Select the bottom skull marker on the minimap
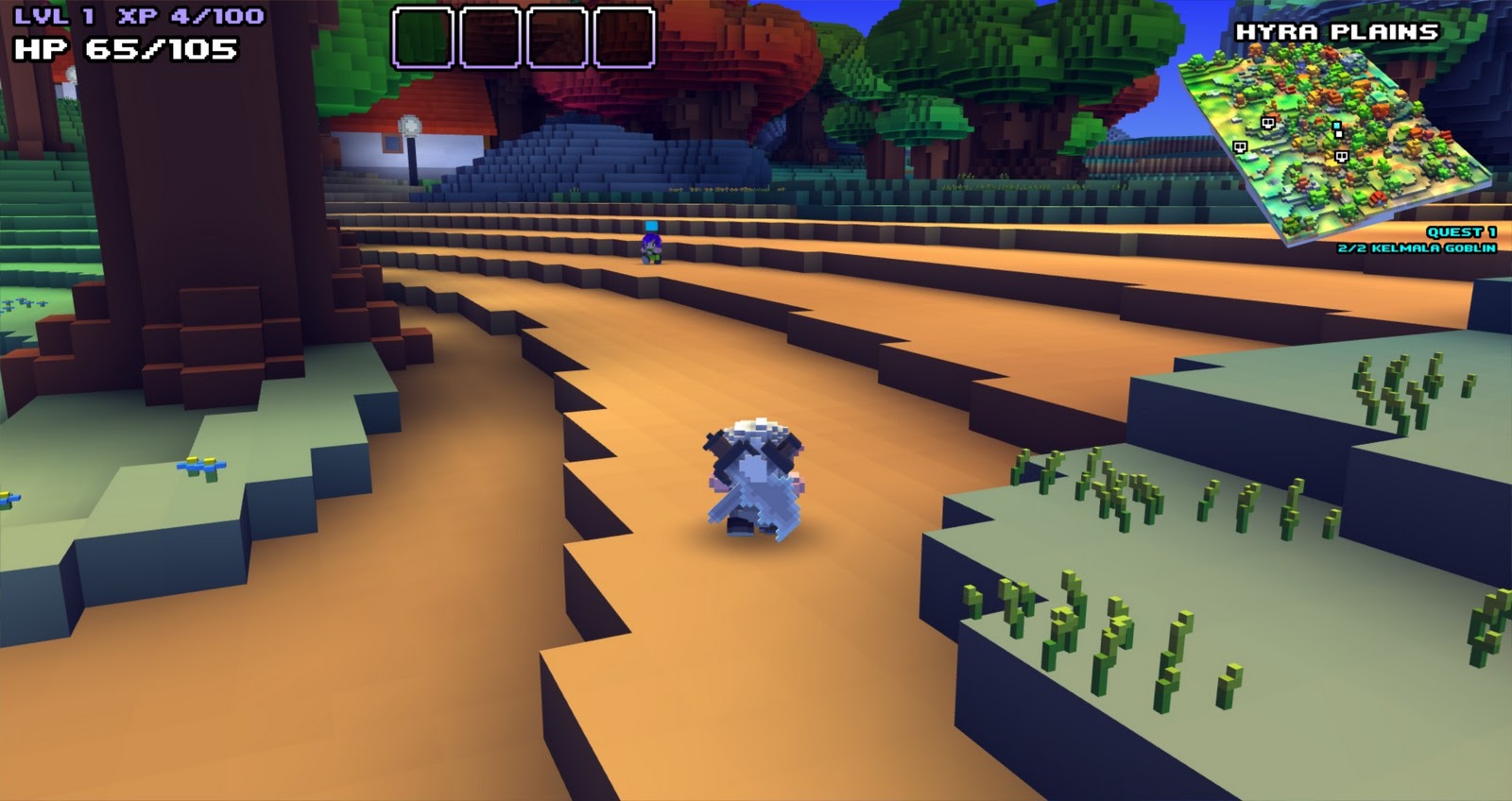The image size is (1512, 801). [x=1342, y=156]
